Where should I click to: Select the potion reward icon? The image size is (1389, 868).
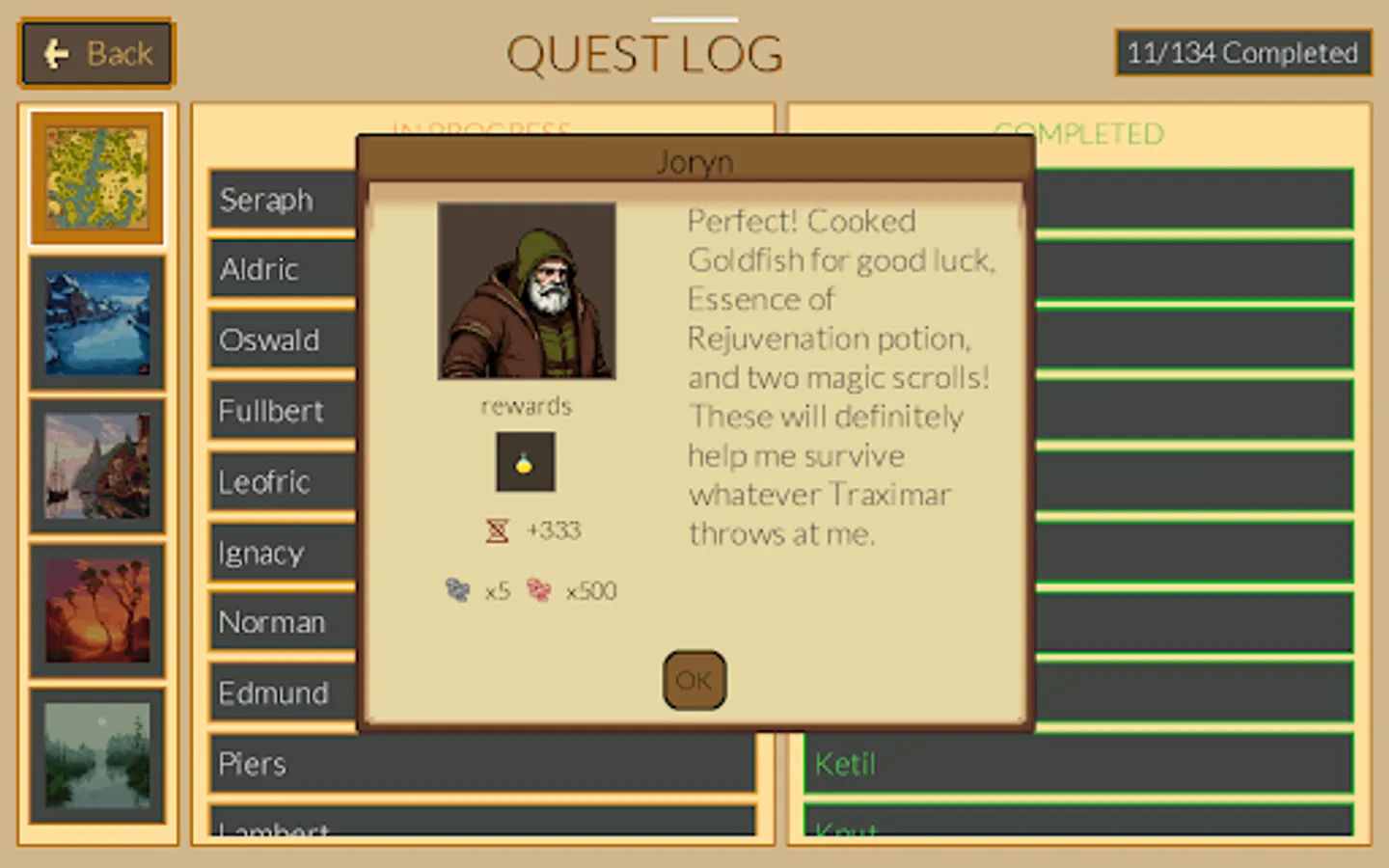[525, 461]
